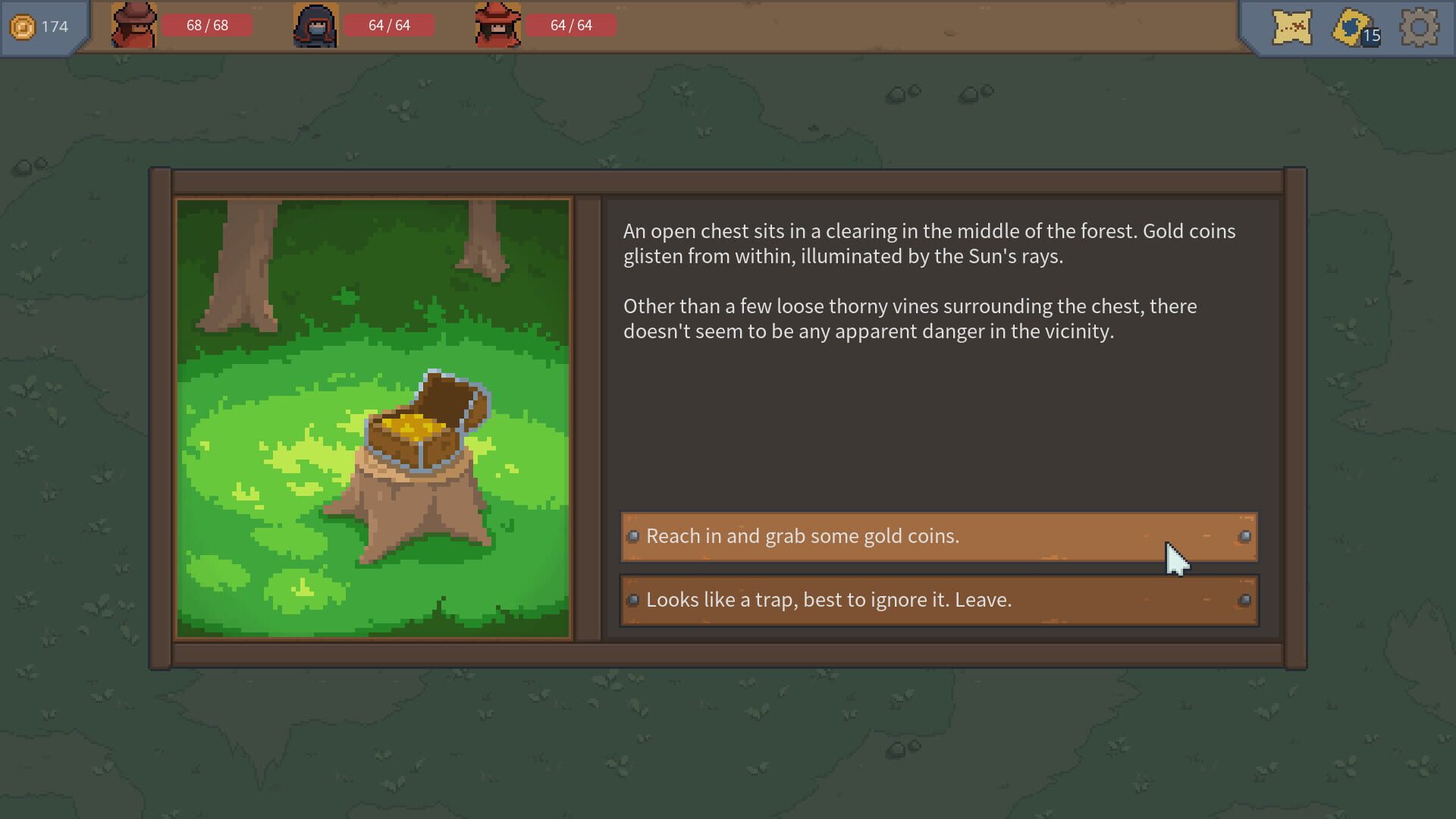Screen dimensions: 1456x819
Task: Open the settings gear icon
Action: pyautogui.click(x=1421, y=27)
